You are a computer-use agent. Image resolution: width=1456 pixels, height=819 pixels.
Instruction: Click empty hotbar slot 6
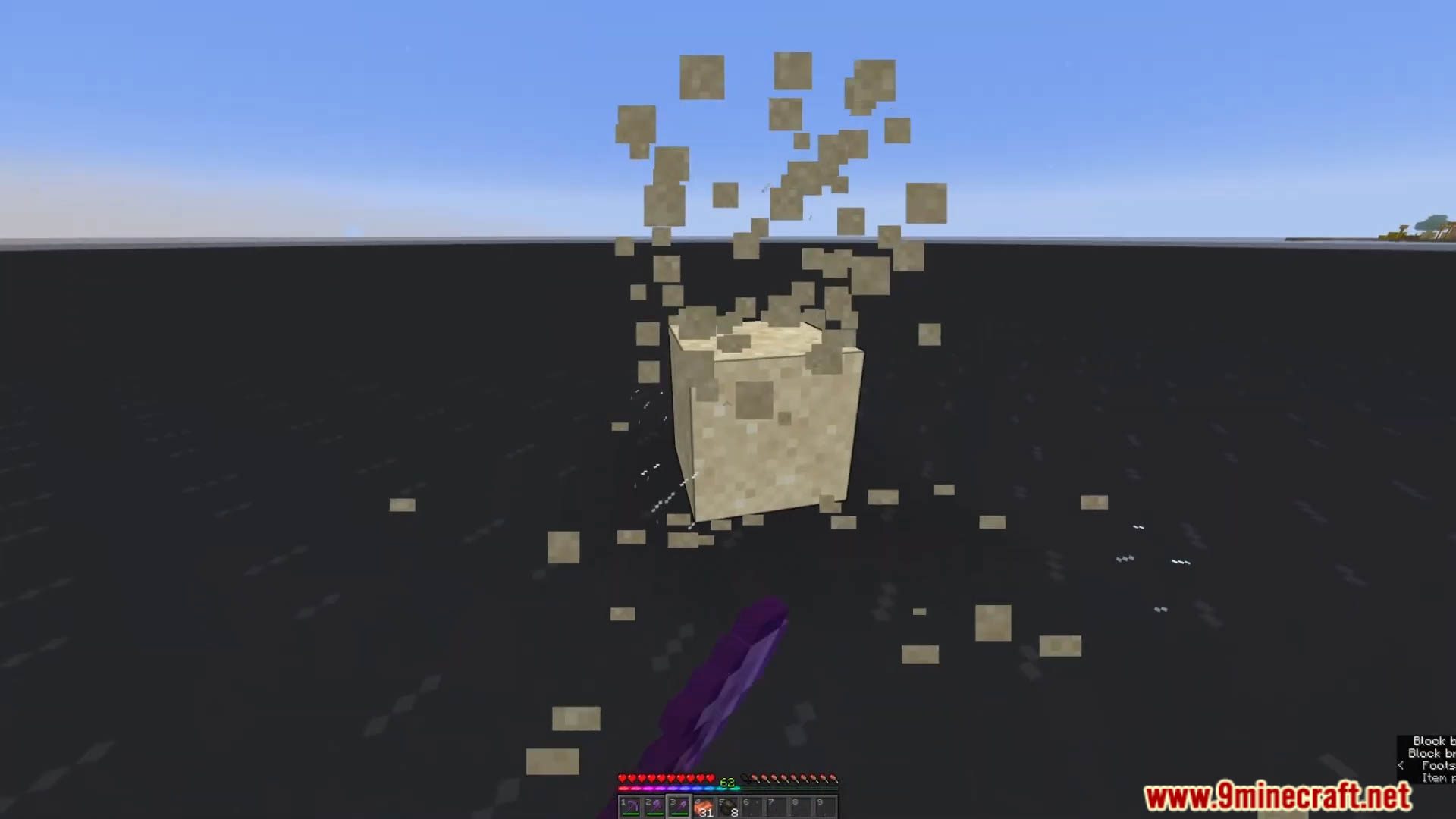click(x=753, y=806)
